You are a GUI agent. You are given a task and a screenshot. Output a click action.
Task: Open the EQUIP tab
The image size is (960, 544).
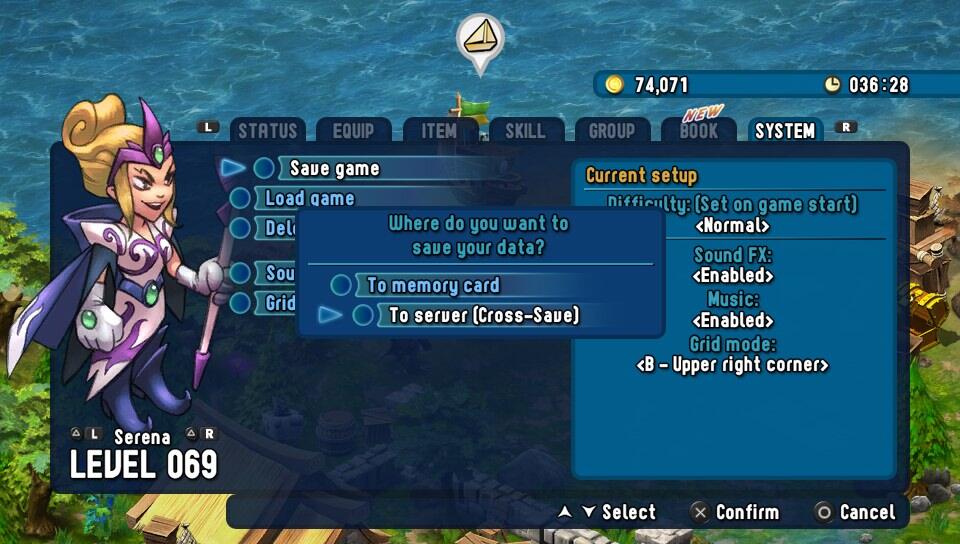(x=353, y=131)
